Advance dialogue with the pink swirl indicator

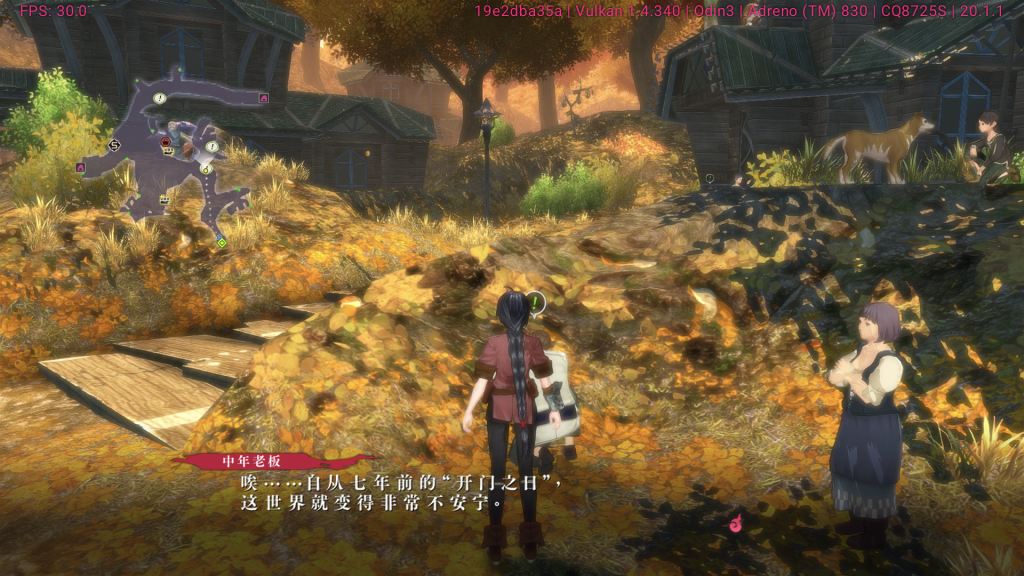(735, 522)
